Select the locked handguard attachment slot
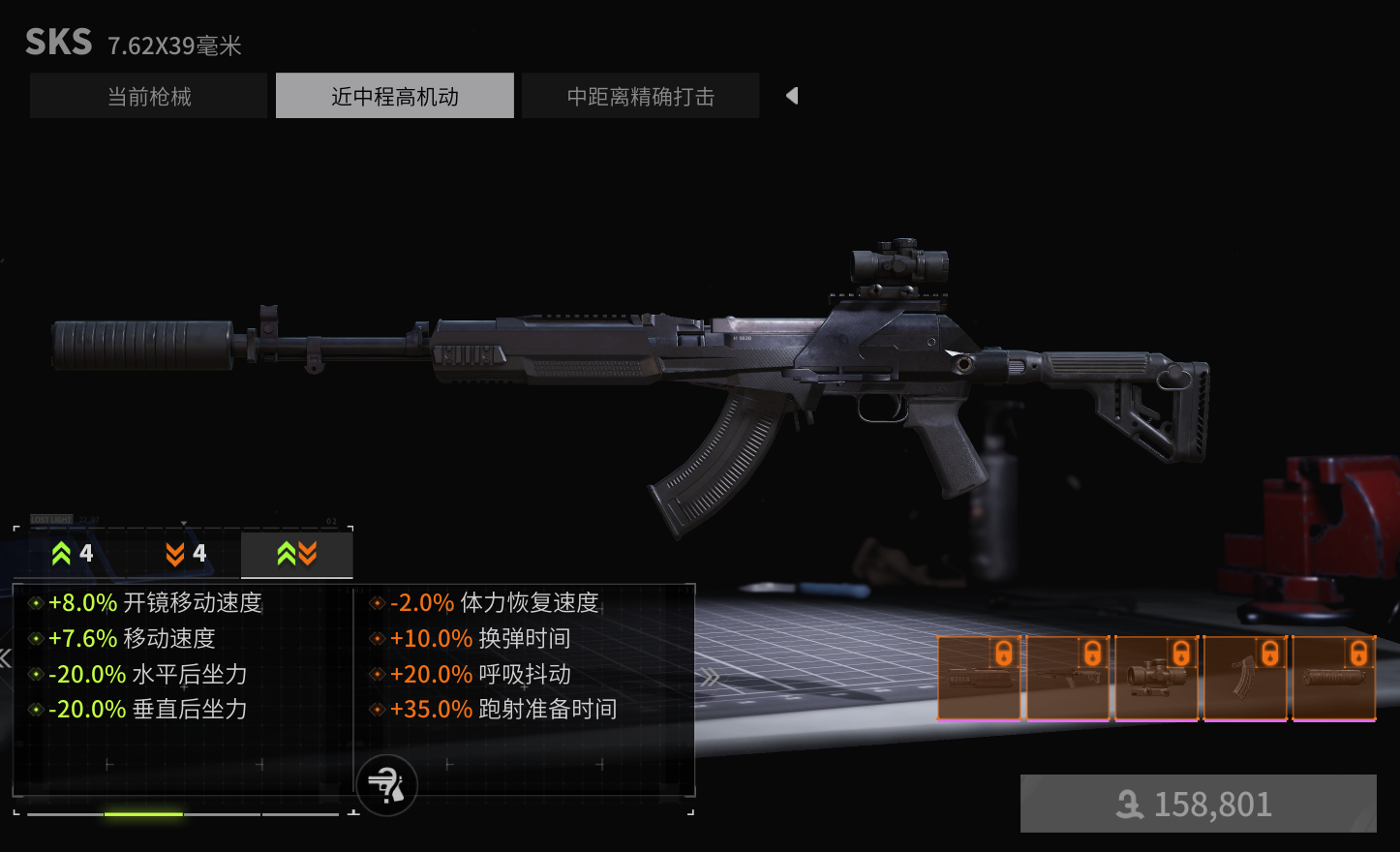The image size is (1400, 852). (x=979, y=678)
